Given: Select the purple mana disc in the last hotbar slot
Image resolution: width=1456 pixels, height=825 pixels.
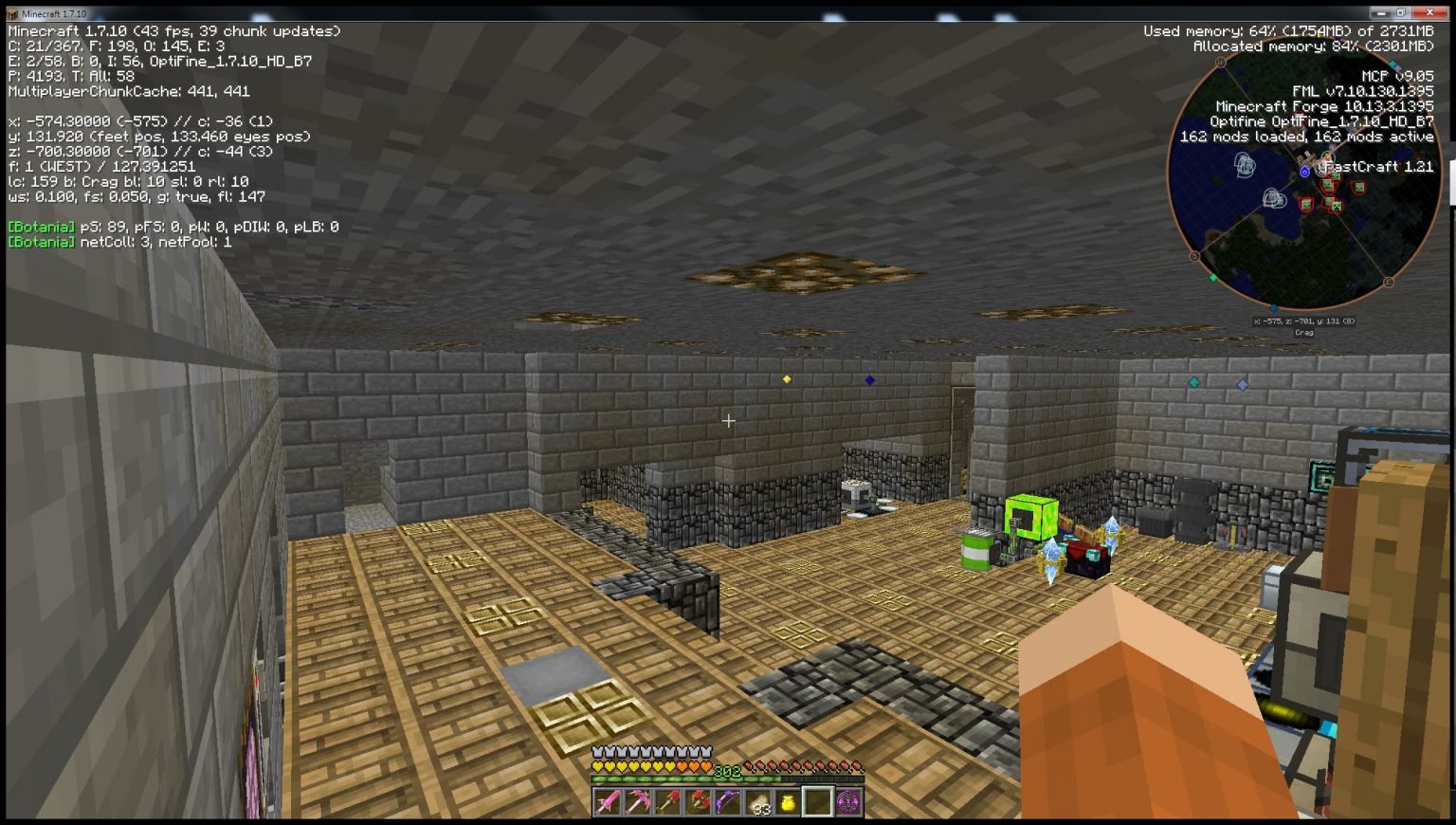Looking at the screenshot, I should (x=846, y=801).
